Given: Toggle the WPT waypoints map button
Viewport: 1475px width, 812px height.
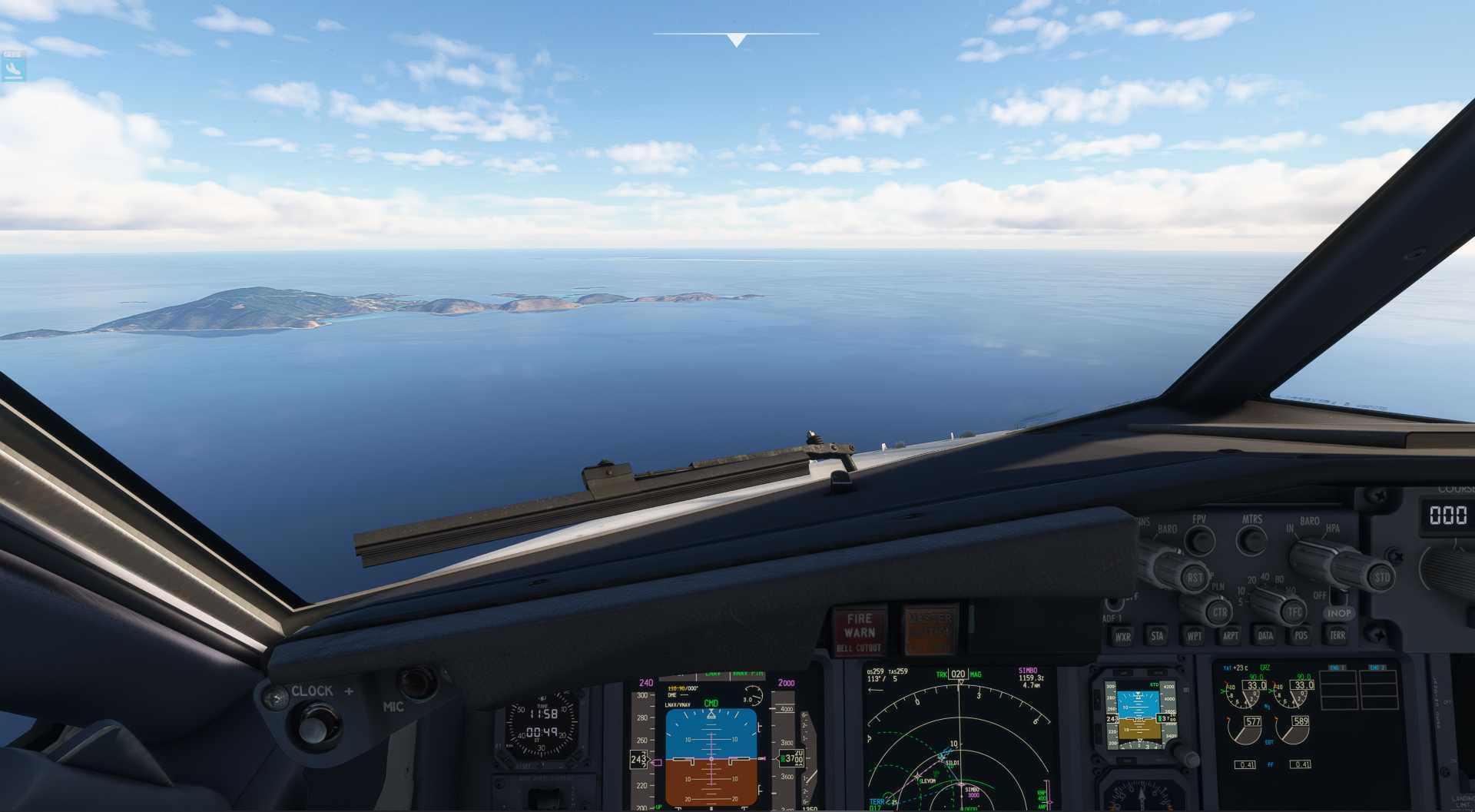Looking at the screenshot, I should click(1194, 635).
